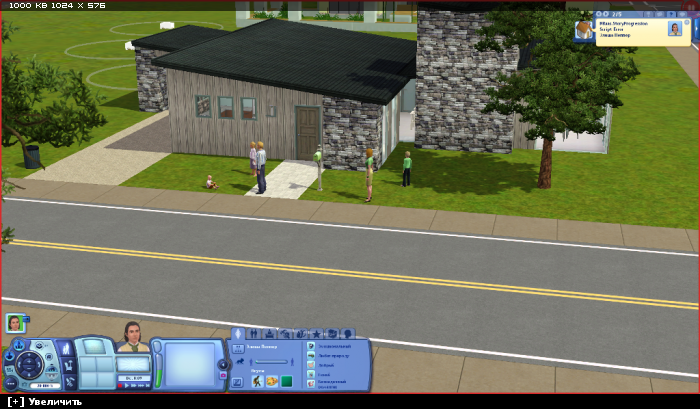Click the hiker favourite icon
This screenshot has height=409, width=700.
[x=257, y=380]
